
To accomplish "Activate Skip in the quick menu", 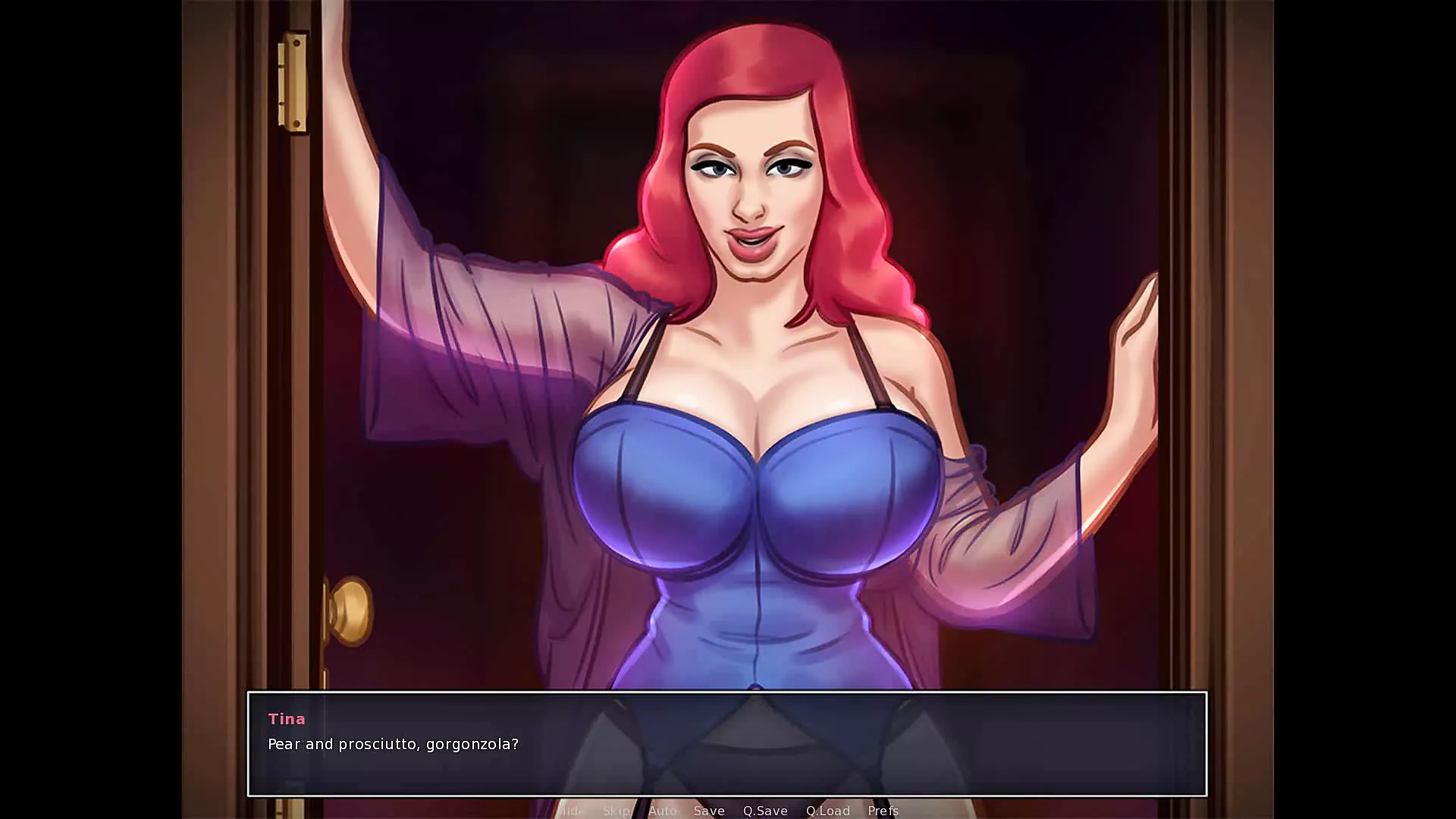I will tap(616, 811).
